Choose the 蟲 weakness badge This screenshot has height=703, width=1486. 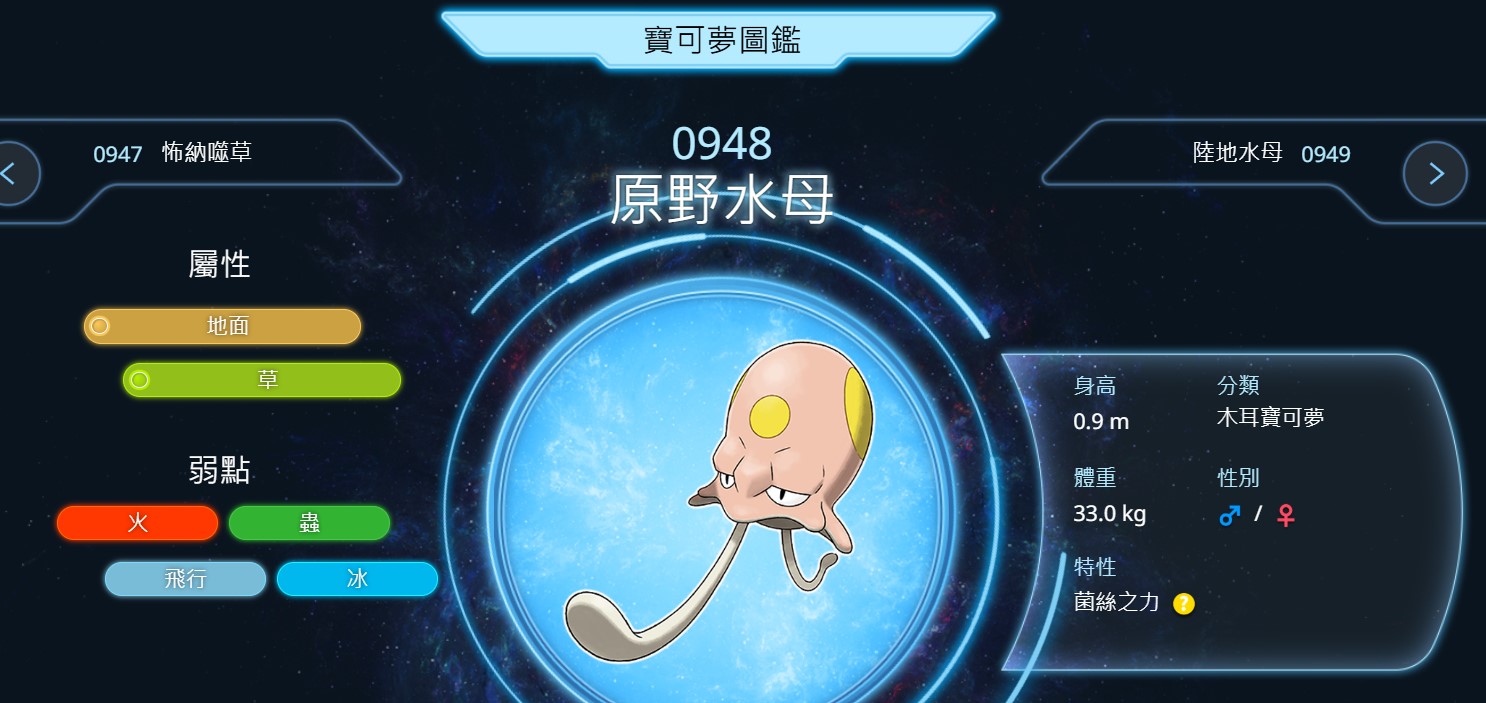(309, 523)
